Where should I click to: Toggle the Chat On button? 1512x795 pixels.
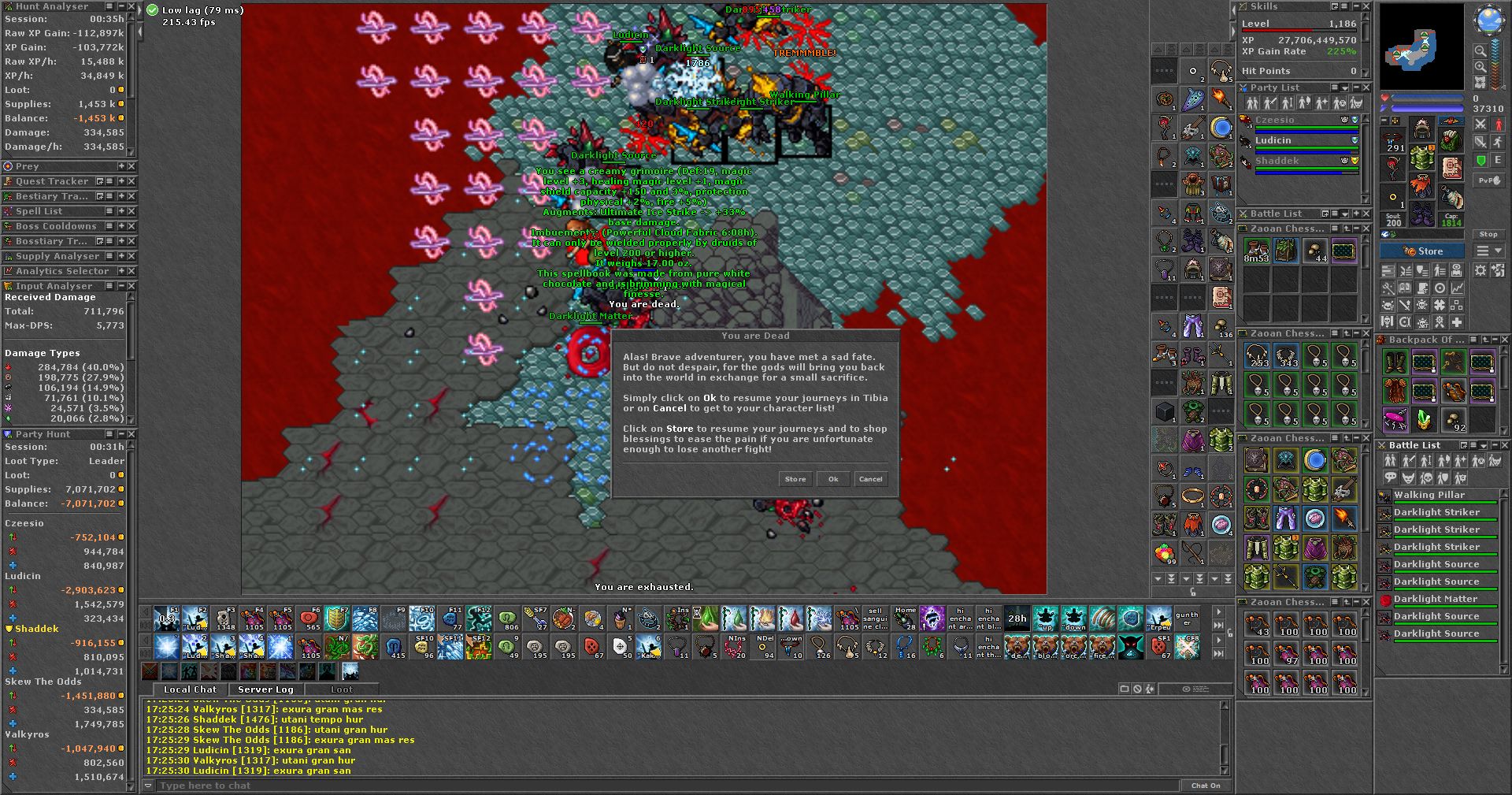(1205, 786)
